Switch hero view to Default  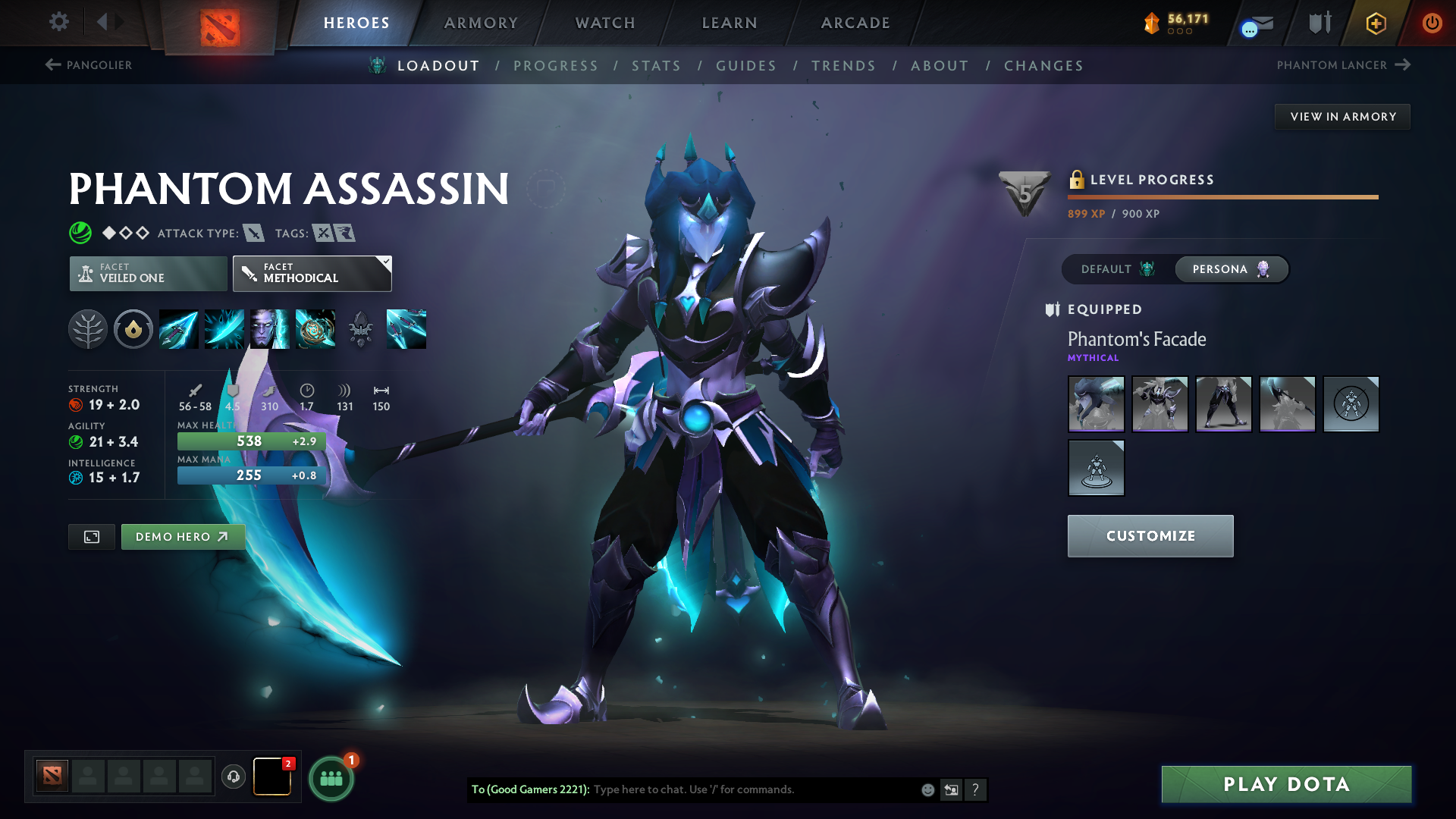click(x=1113, y=269)
